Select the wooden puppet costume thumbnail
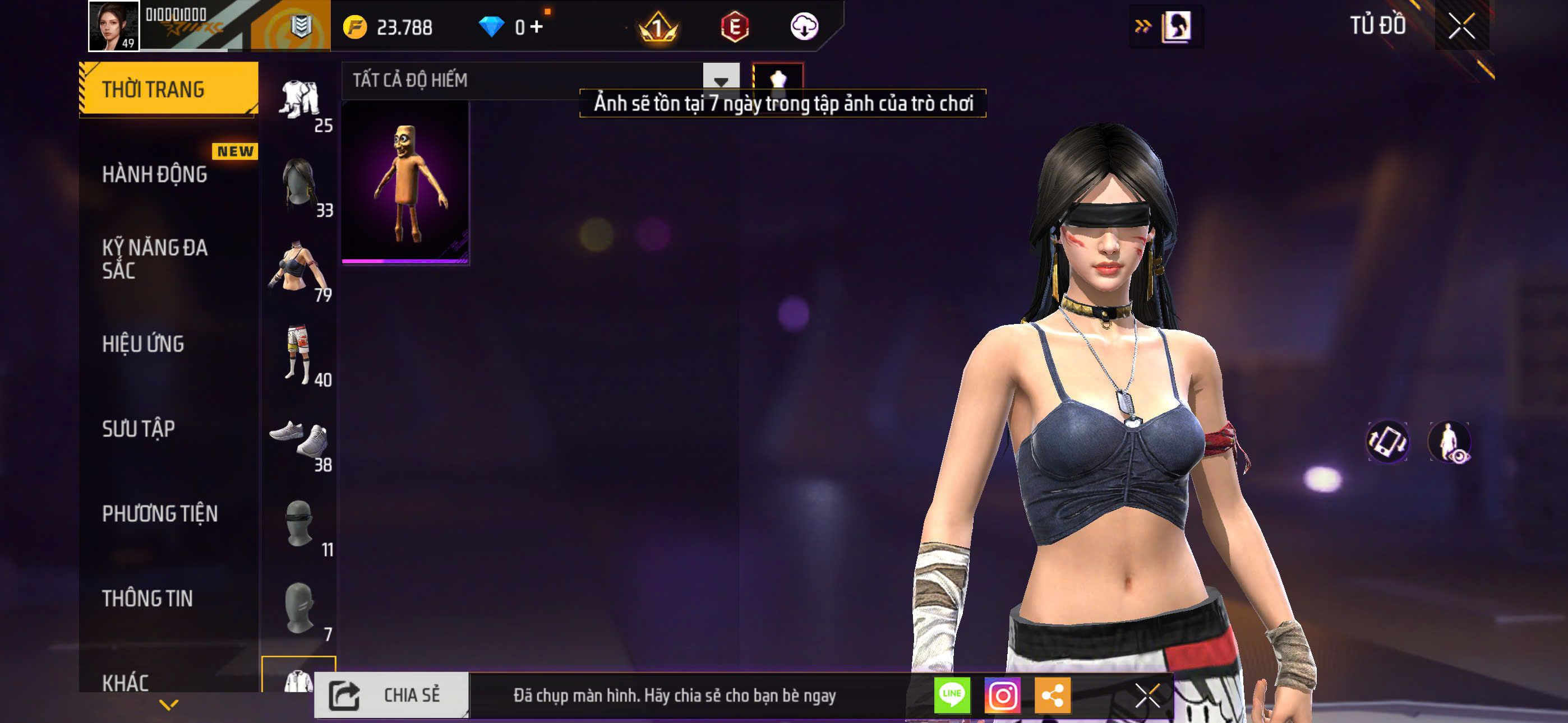 (x=405, y=183)
